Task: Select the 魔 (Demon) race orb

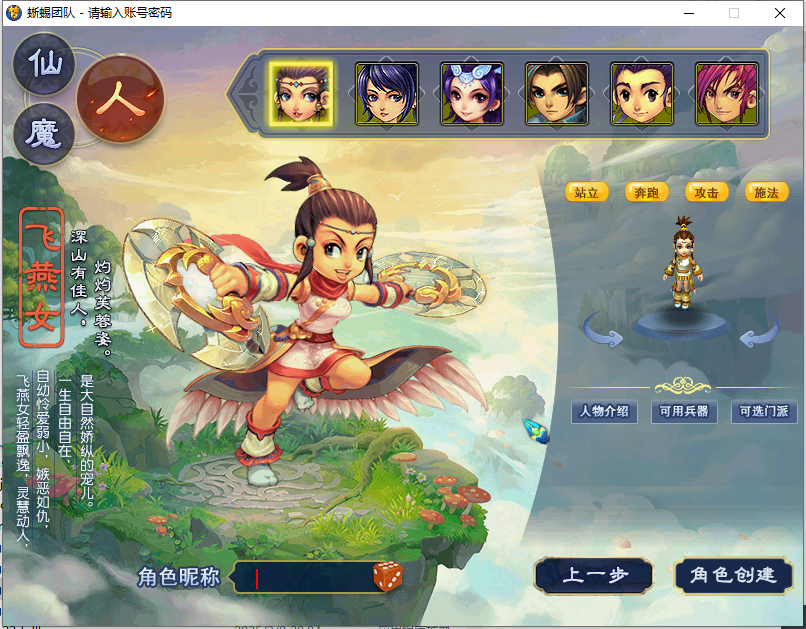Action: [x=43, y=133]
